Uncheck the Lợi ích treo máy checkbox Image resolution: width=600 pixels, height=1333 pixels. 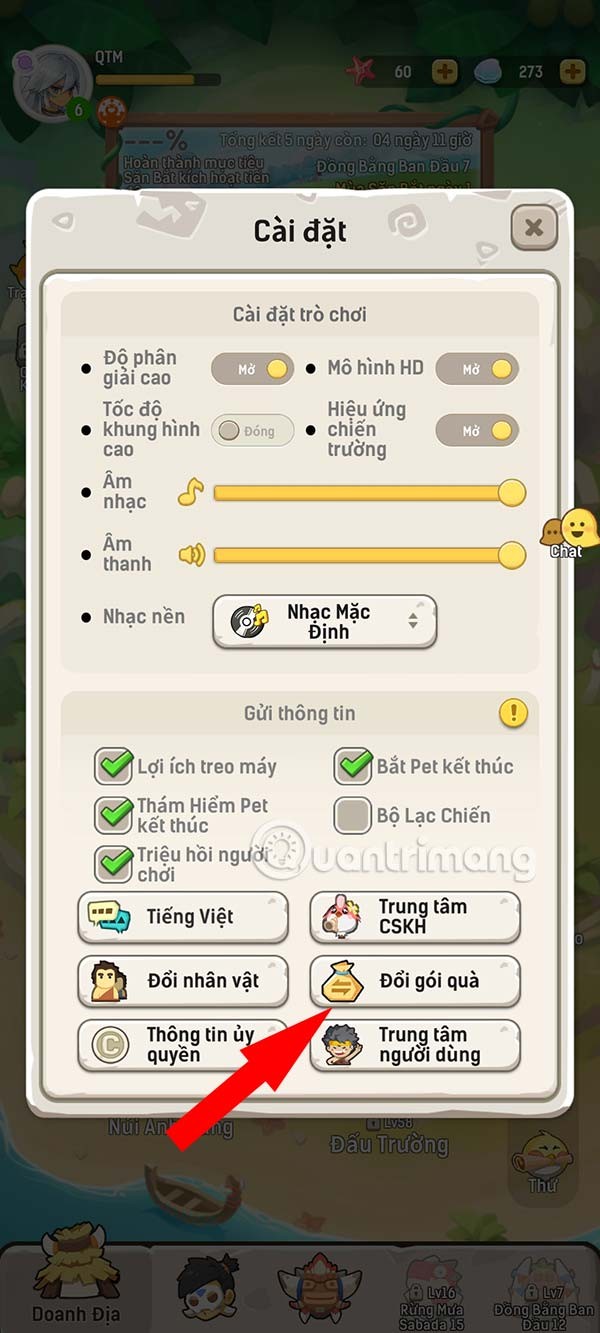[114, 767]
